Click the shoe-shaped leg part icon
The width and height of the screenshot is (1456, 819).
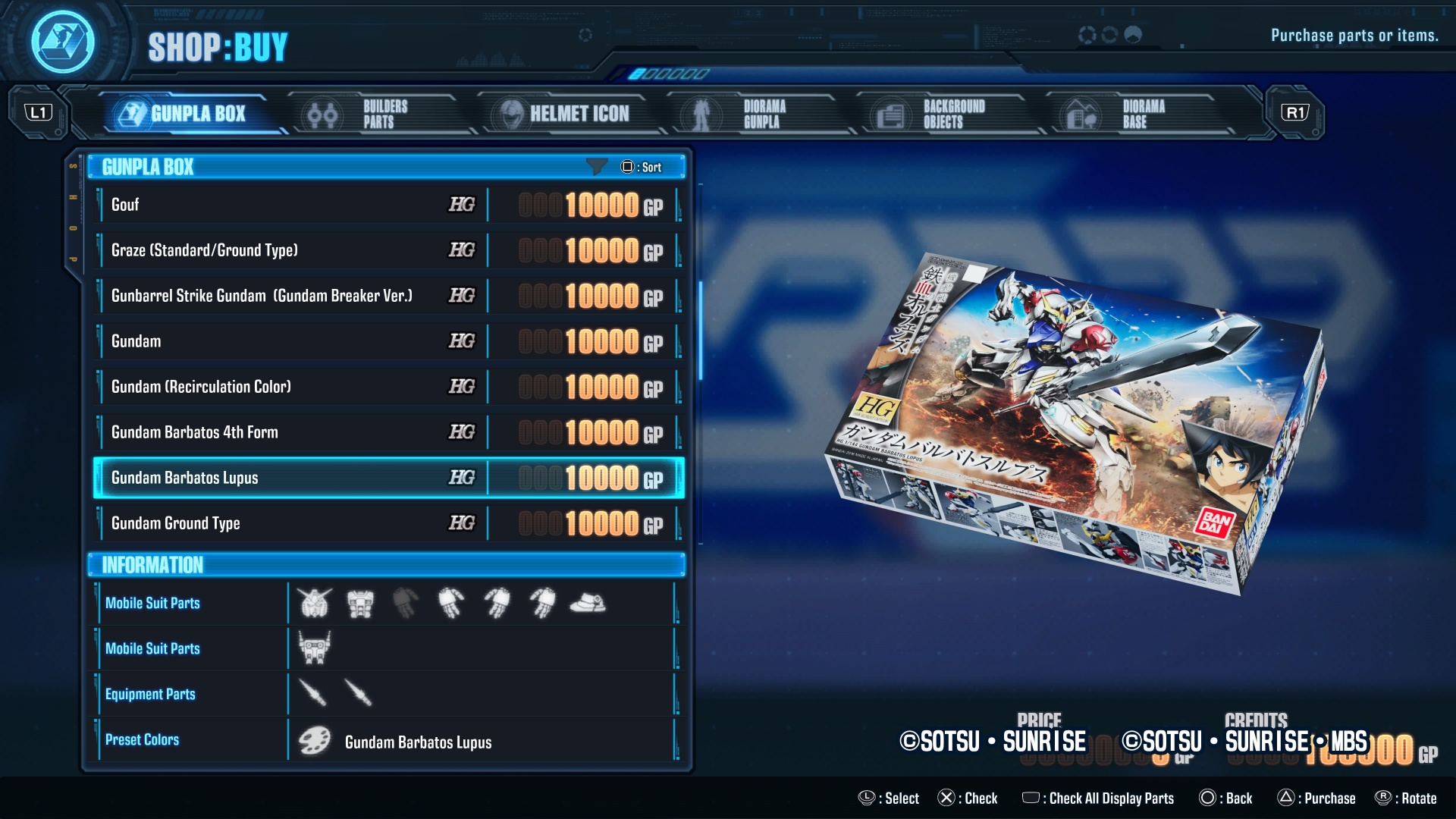588,604
